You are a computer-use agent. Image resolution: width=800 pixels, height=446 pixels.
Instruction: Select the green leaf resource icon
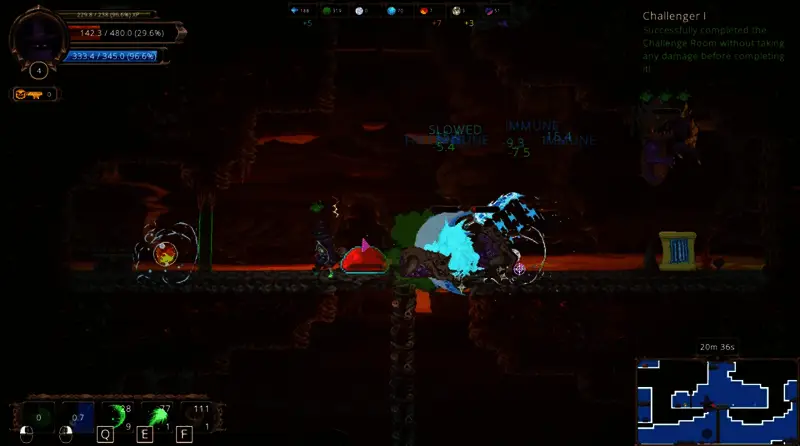pos(325,10)
